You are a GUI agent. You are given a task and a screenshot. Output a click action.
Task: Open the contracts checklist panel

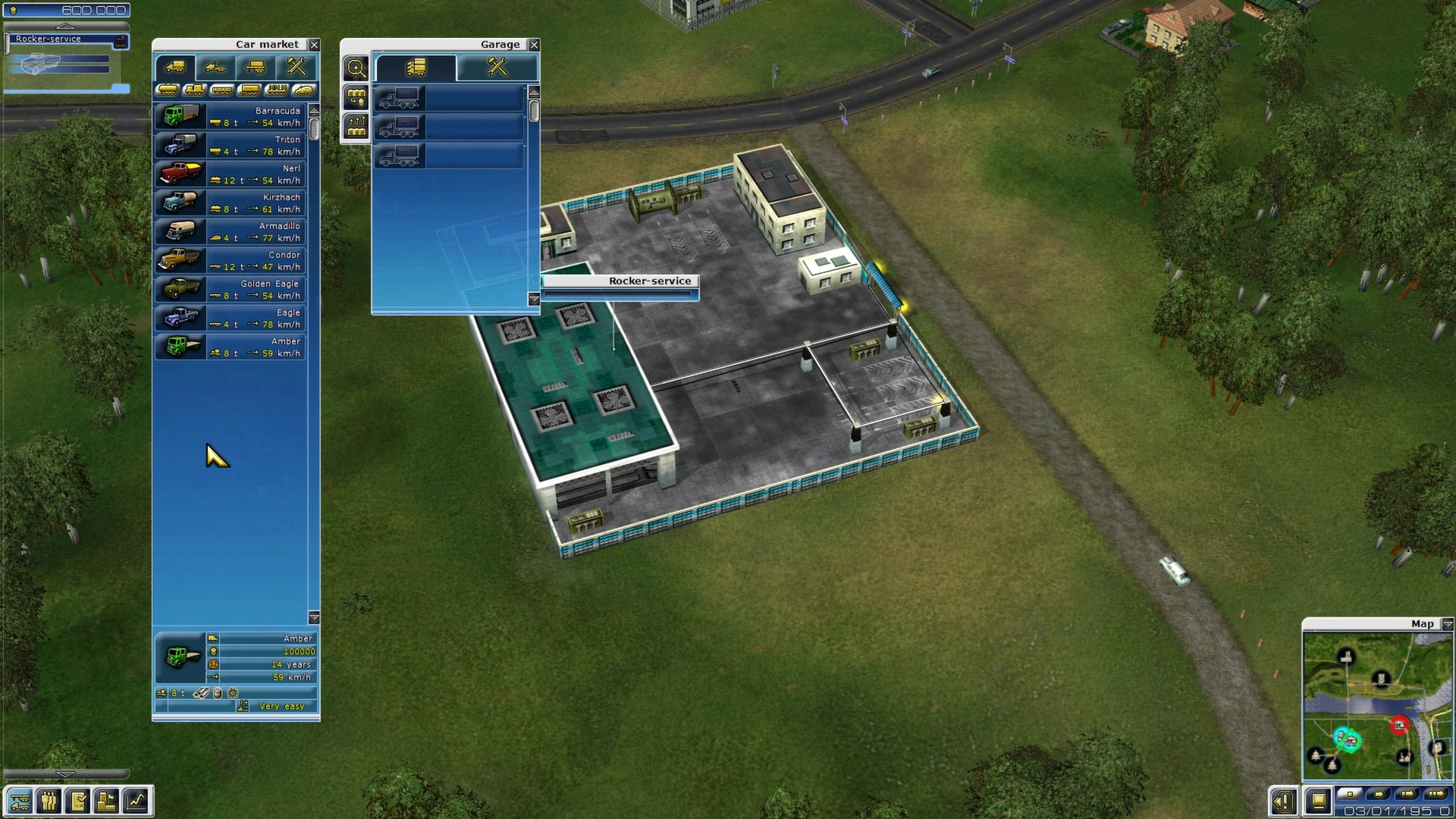[77, 801]
